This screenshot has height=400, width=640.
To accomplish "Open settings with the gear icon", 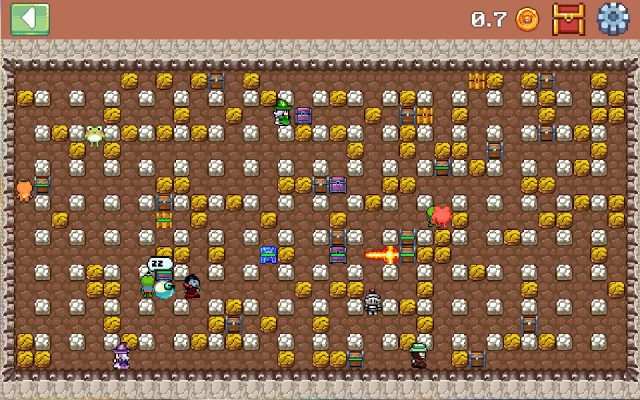I will 612,18.
